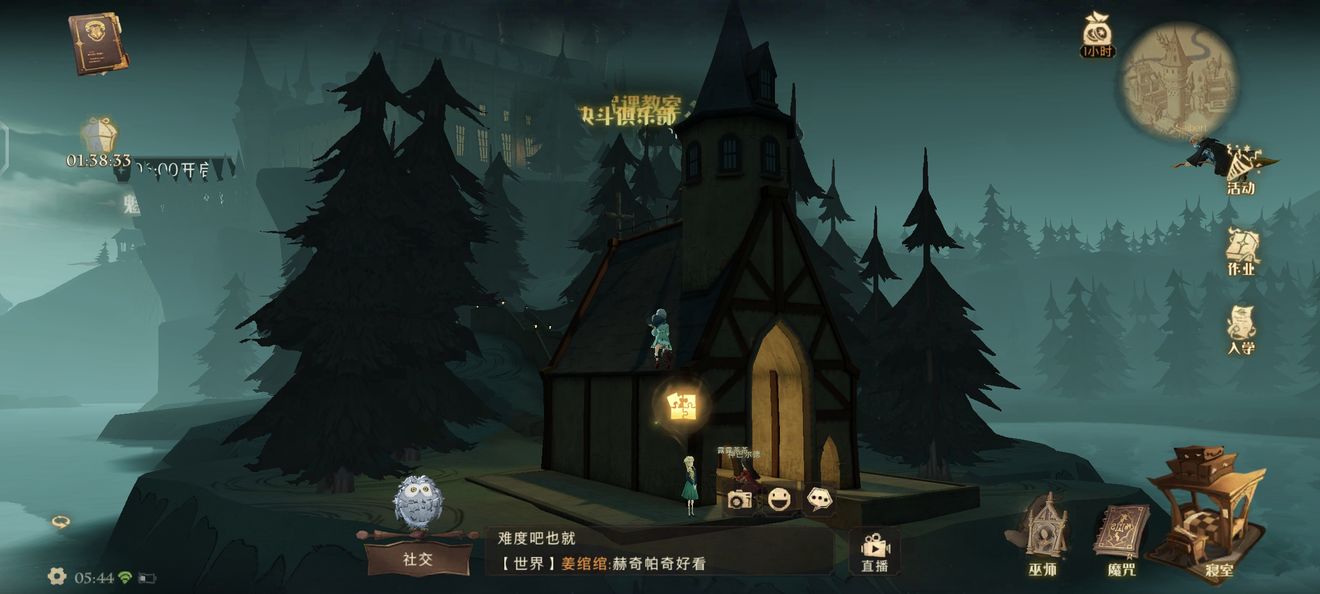Open the Hogwarts crest book
The height and width of the screenshot is (594, 1320).
97,43
